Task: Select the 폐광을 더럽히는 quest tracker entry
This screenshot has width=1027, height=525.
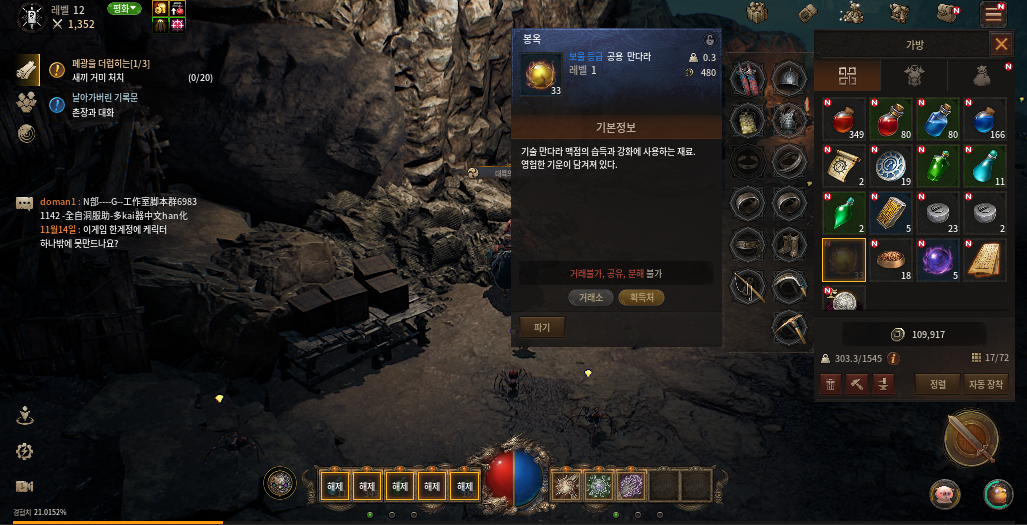Action: click(x=110, y=64)
